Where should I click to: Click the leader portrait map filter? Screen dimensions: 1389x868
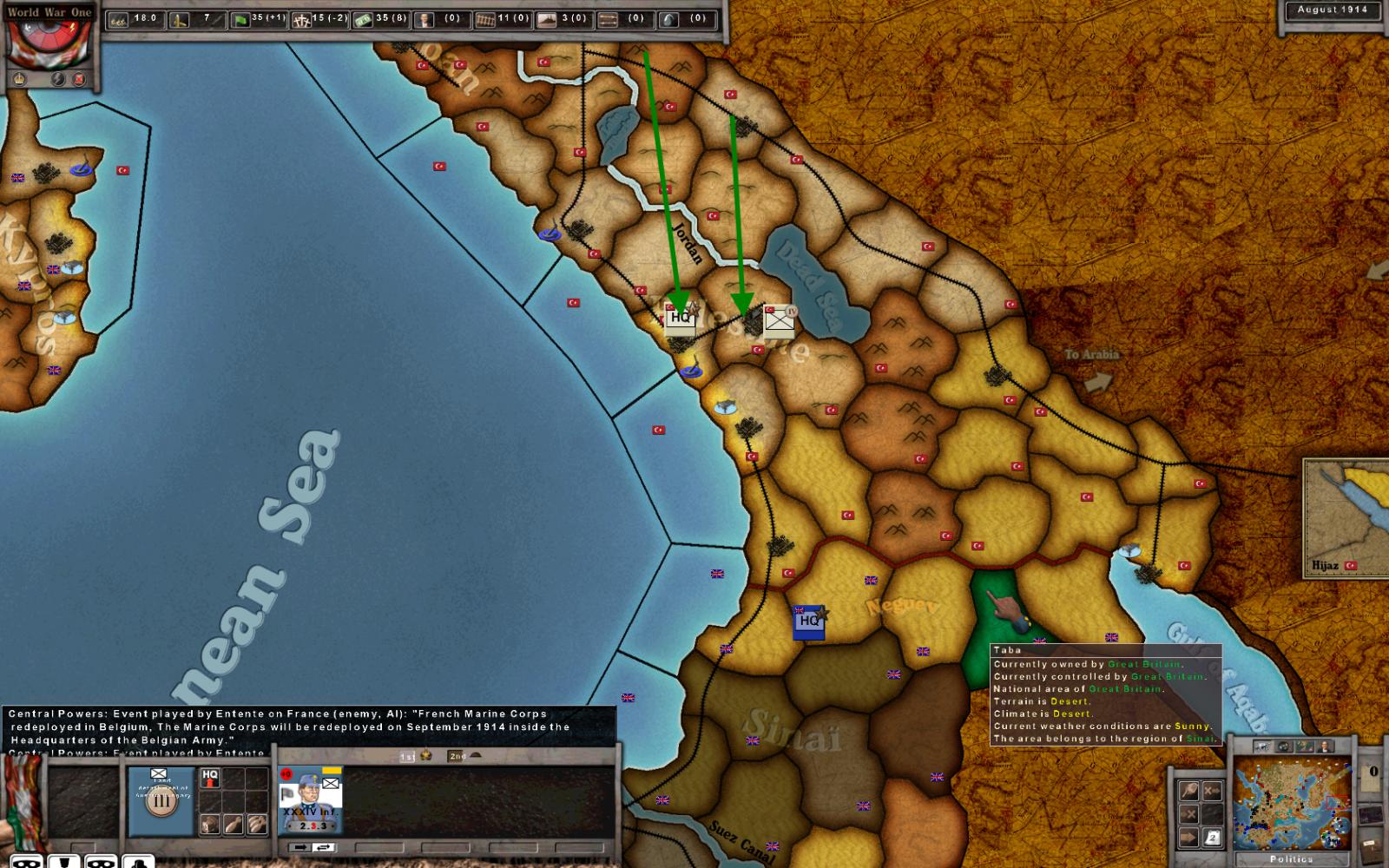1325,746
